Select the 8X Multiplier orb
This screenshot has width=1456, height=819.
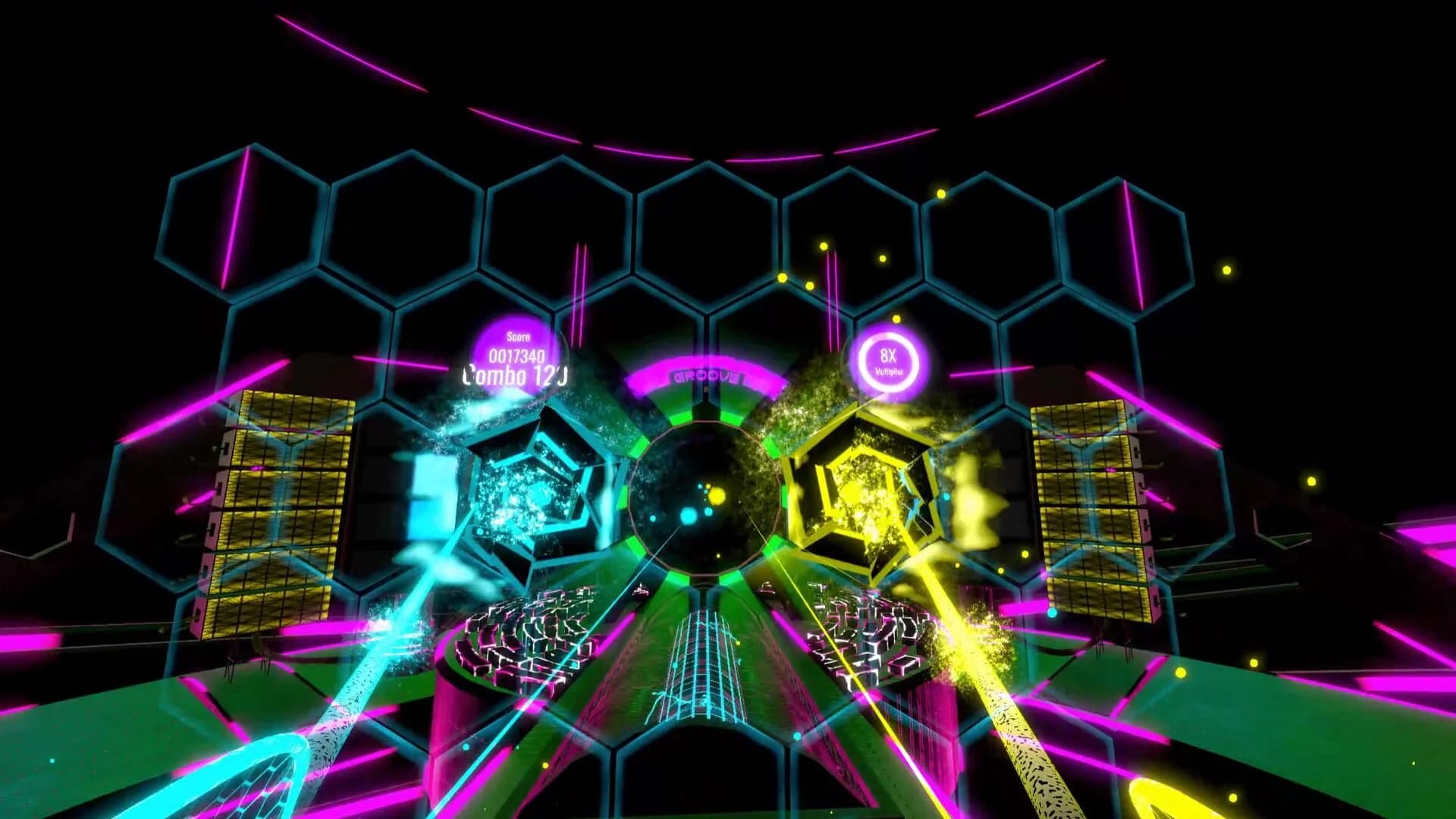click(887, 362)
